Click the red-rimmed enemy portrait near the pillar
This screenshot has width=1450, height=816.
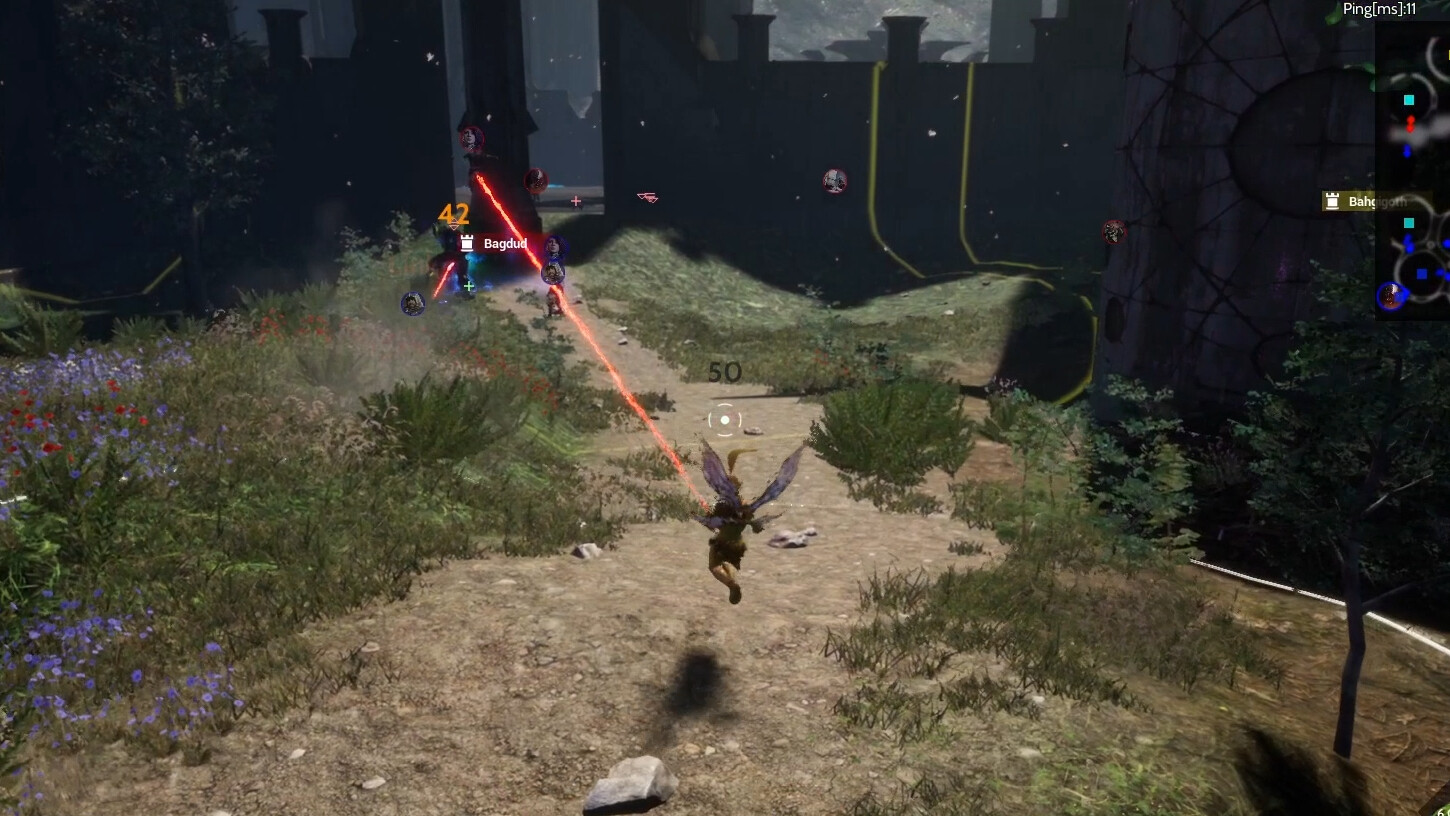coord(536,182)
